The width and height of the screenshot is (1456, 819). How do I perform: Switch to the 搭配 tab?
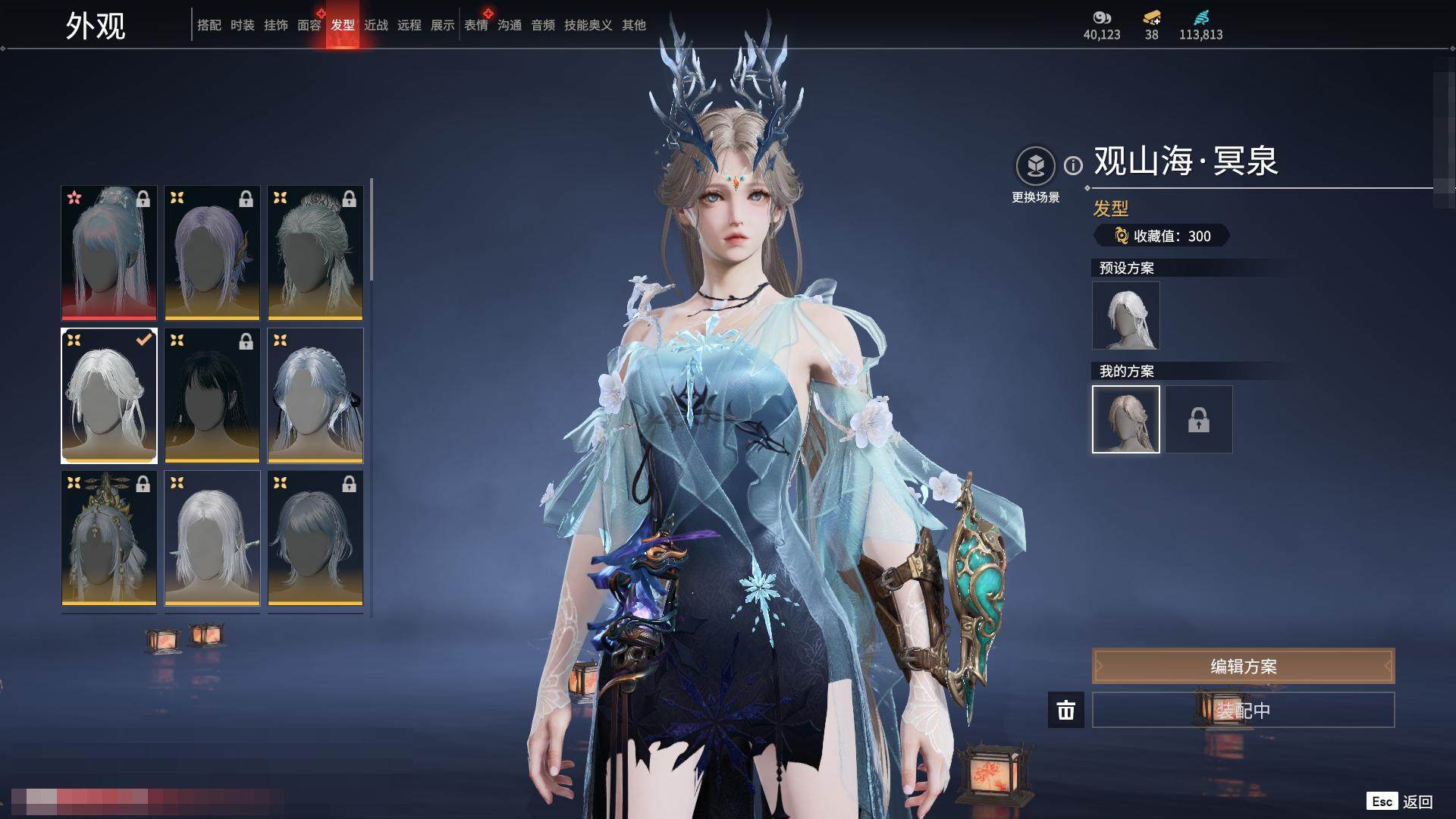(x=209, y=25)
